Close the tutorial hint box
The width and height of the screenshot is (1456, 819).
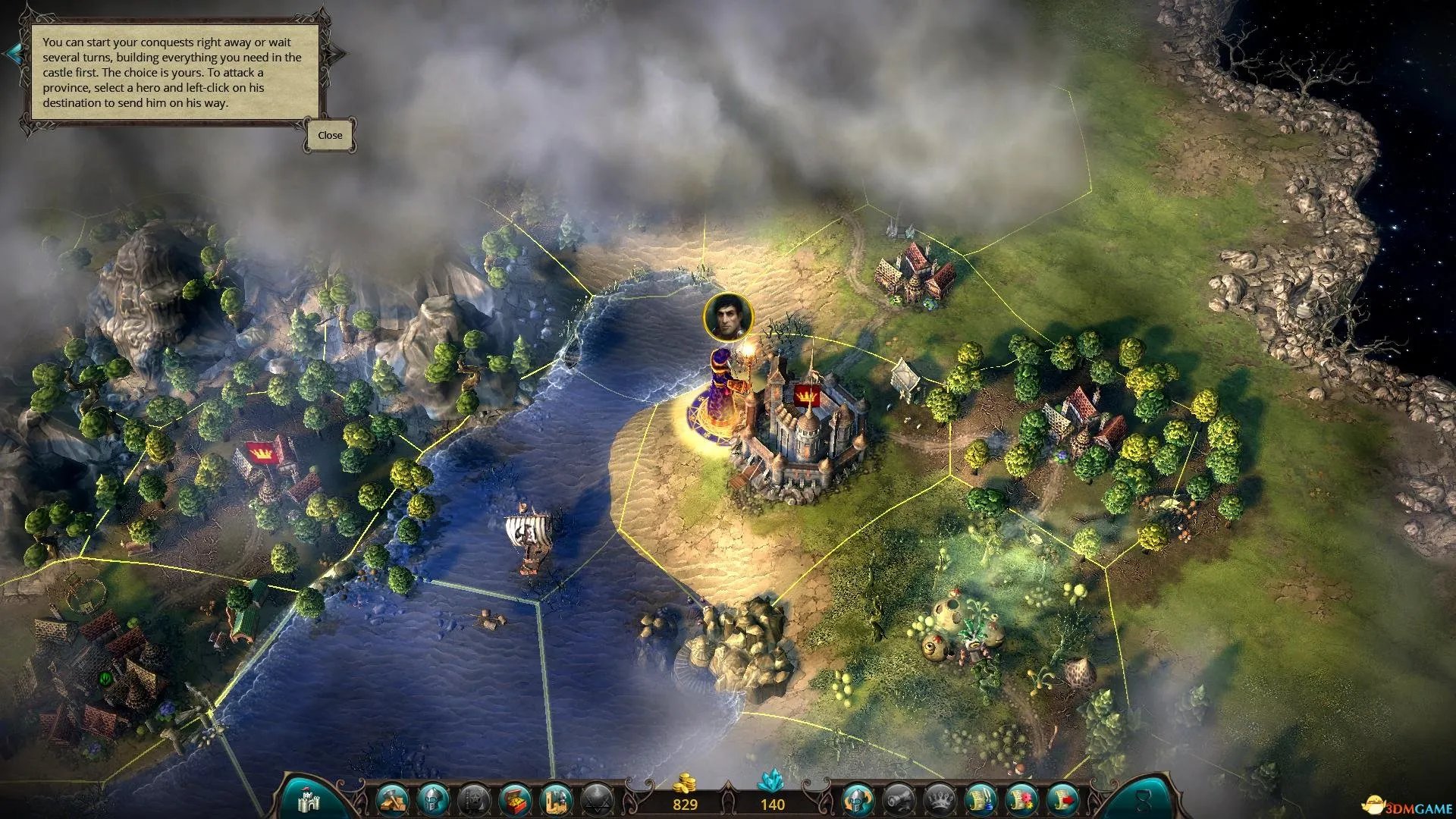(330, 136)
